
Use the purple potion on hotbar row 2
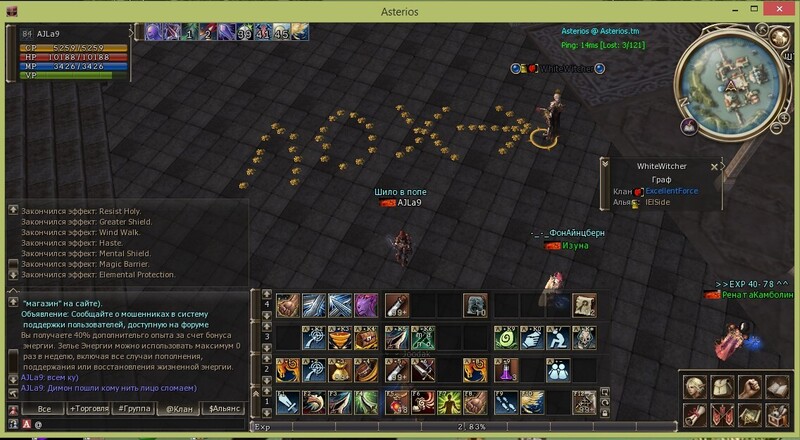pos(506,370)
